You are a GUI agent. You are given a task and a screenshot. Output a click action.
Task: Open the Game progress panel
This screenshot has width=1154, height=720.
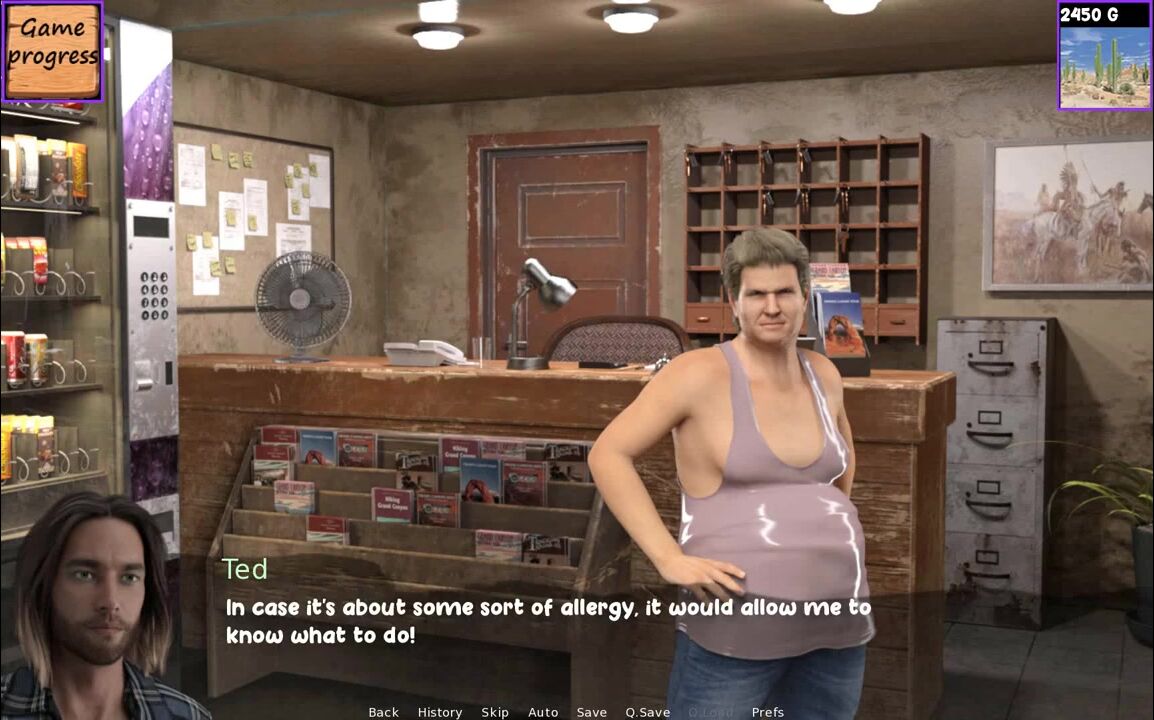click(52, 51)
